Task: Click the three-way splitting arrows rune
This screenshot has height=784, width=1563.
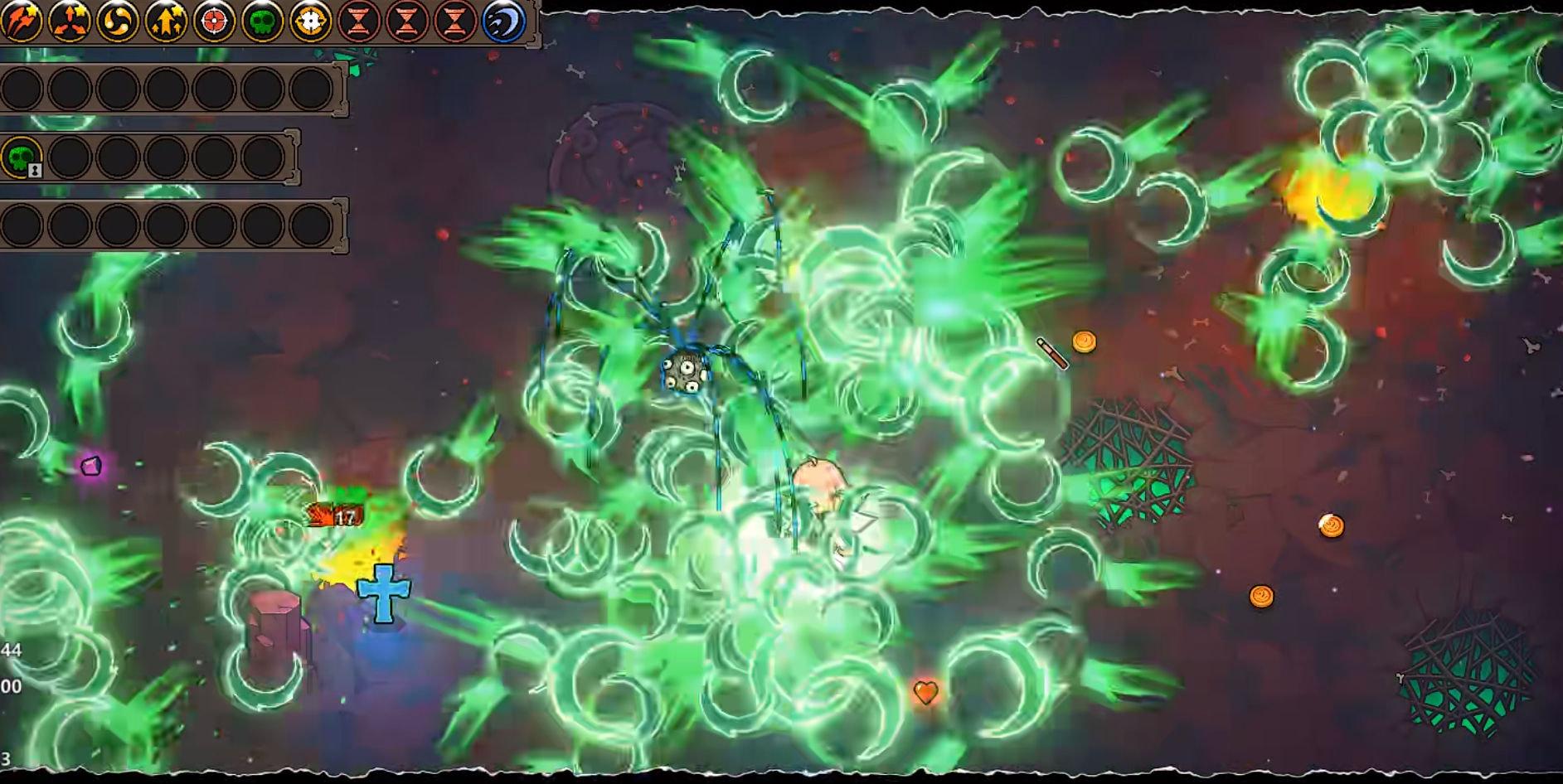Action: click(70, 21)
